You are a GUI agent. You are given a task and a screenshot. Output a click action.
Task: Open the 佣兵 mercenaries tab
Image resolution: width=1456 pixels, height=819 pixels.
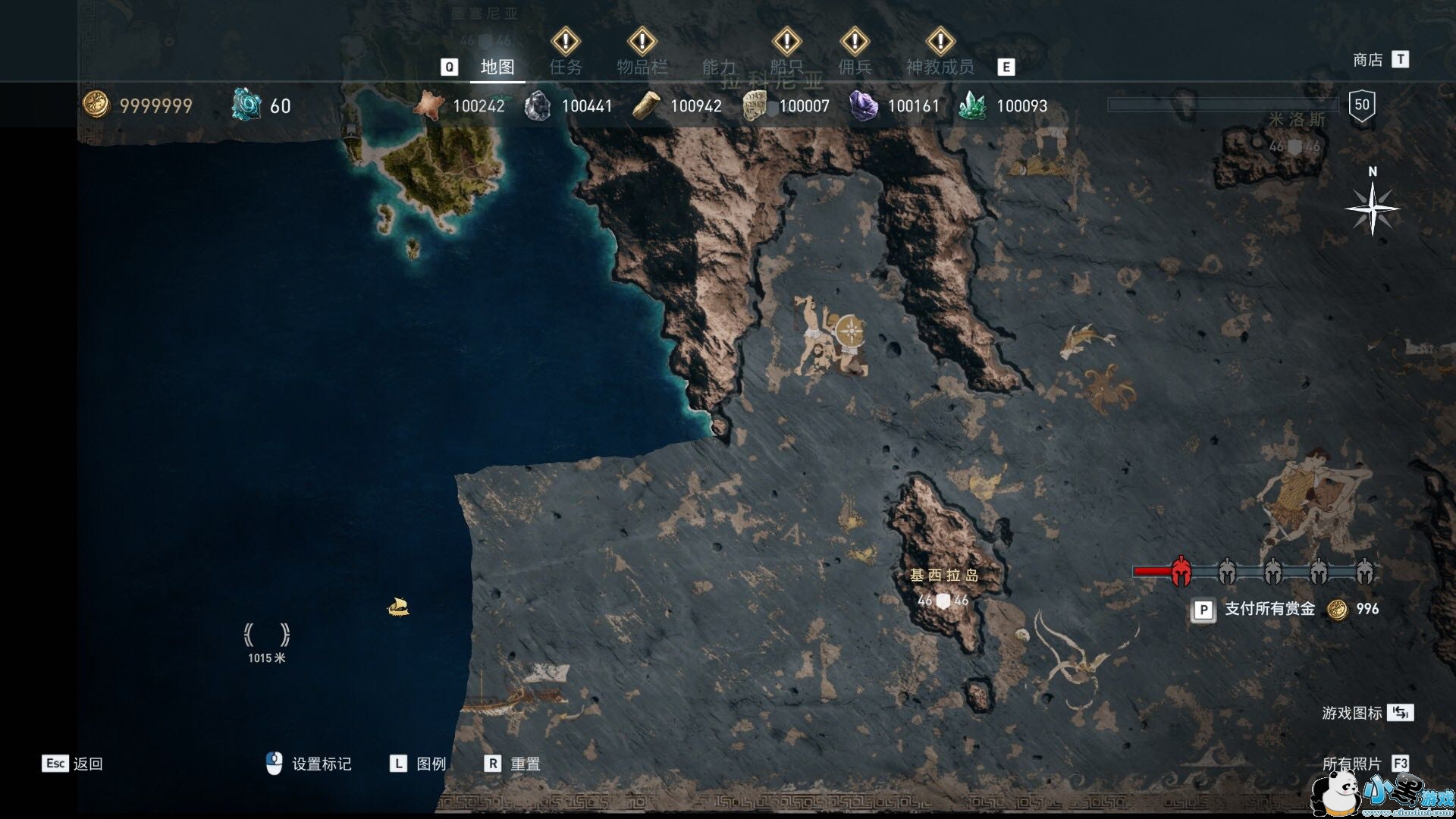(x=855, y=67)
